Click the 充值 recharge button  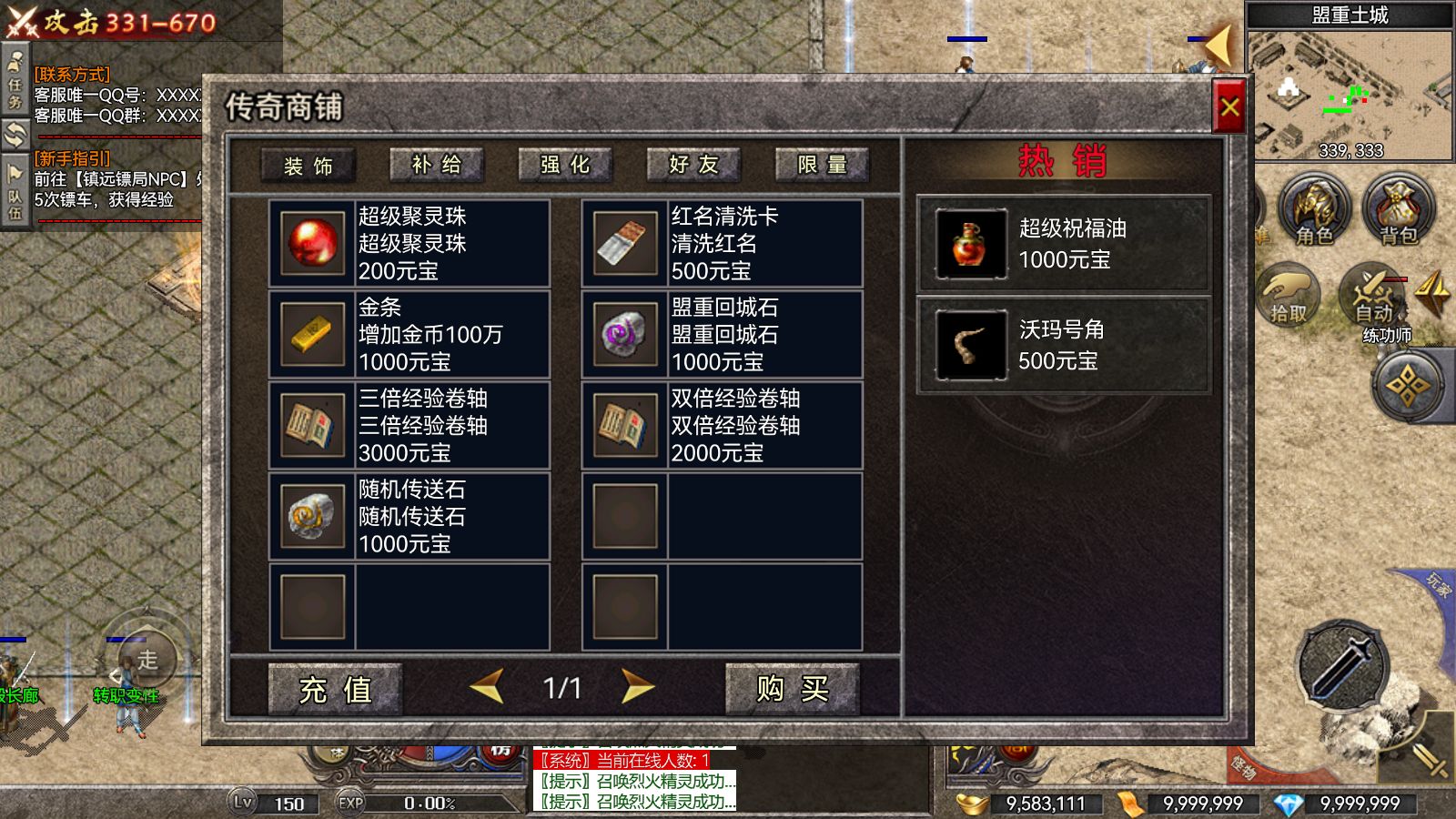[x=338, y=692]
